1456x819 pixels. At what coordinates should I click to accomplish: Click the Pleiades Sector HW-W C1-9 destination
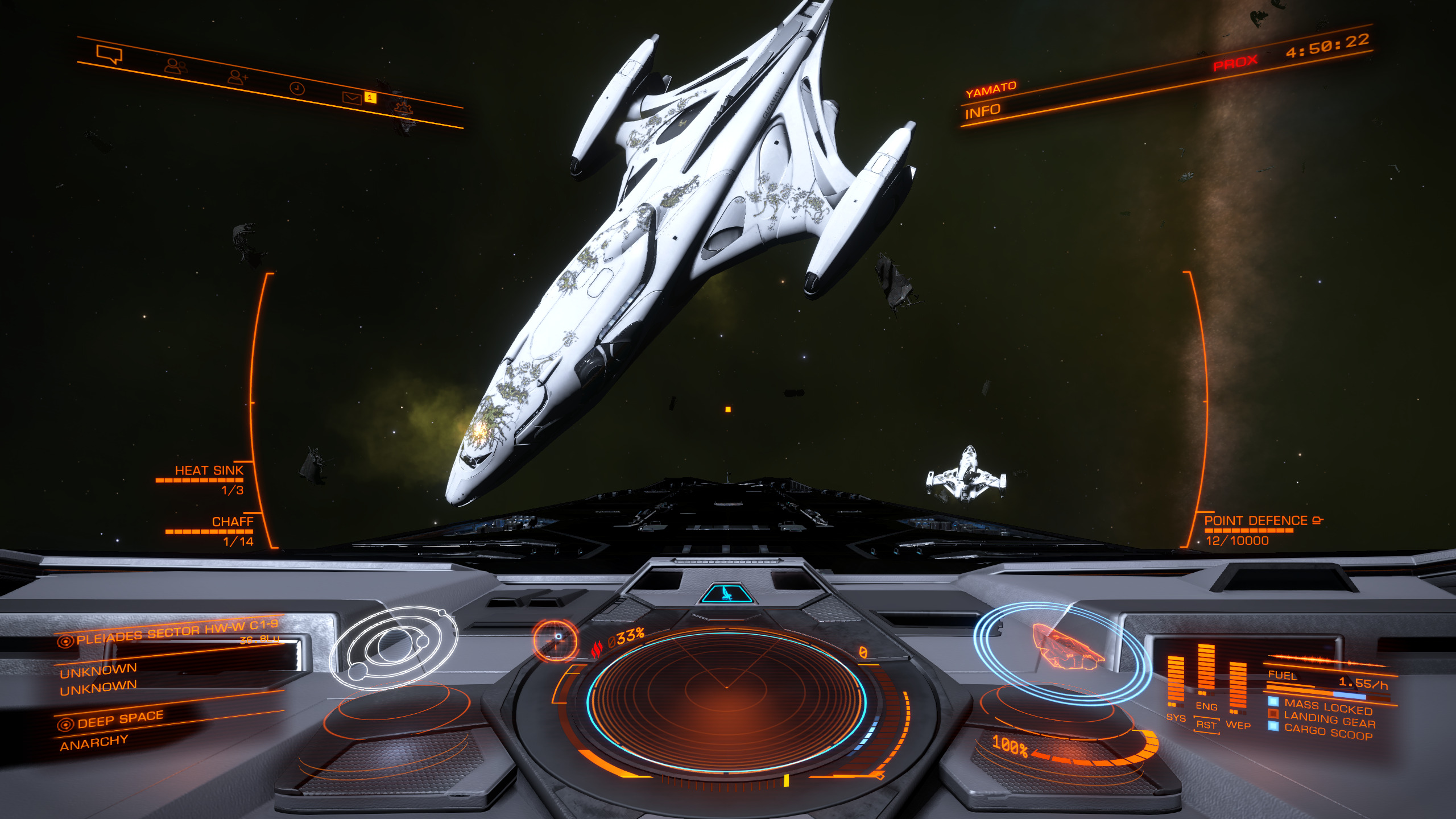coord(176,631)
